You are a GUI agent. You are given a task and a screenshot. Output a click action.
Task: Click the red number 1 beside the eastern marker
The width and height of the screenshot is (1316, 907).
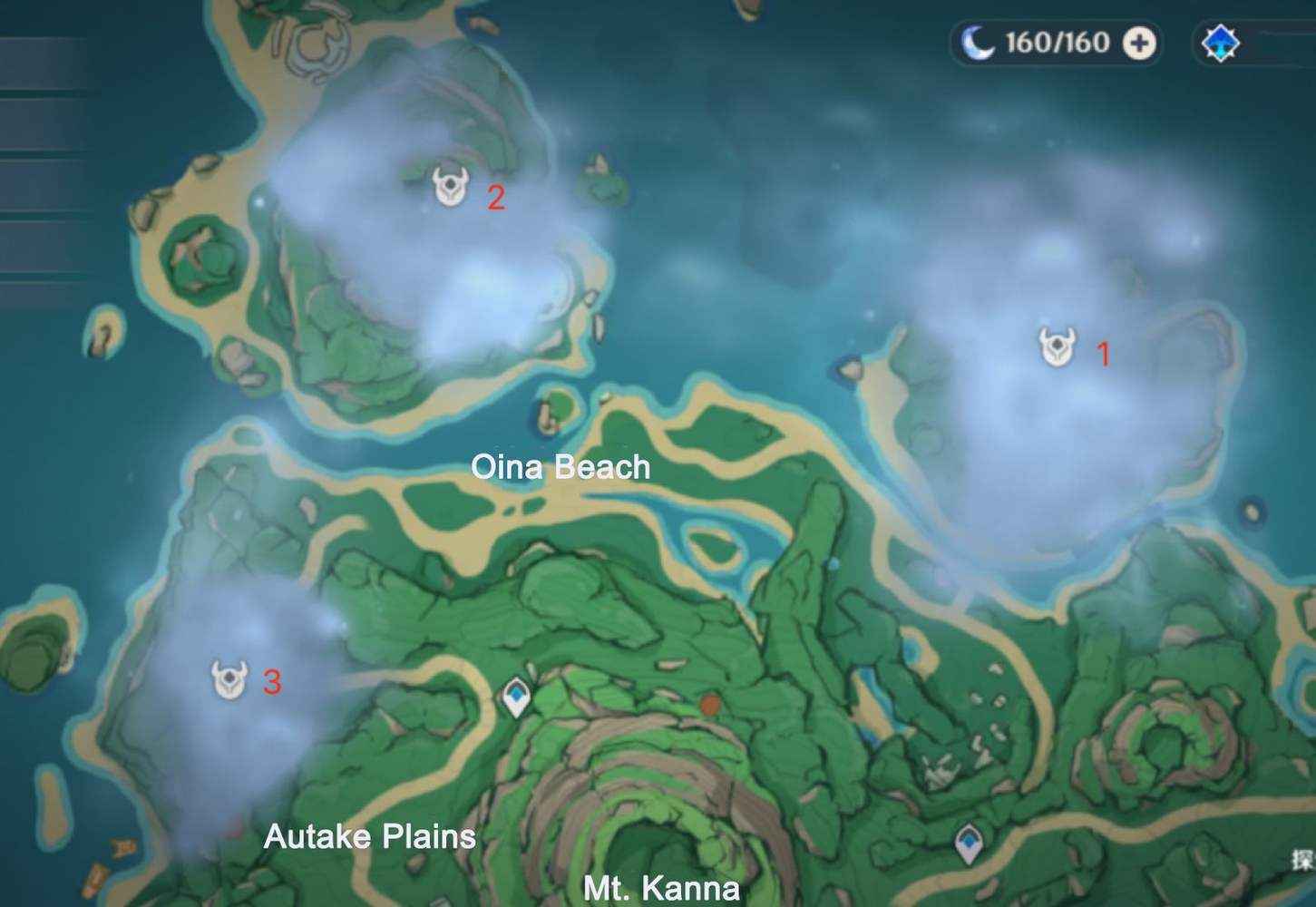coord(1105,355)
